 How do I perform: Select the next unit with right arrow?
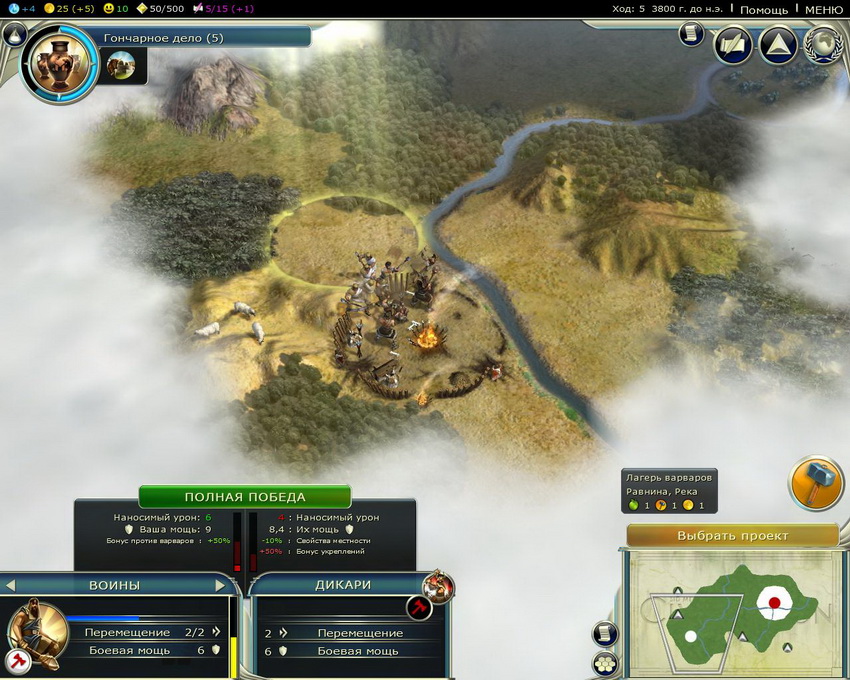point(221,584)
